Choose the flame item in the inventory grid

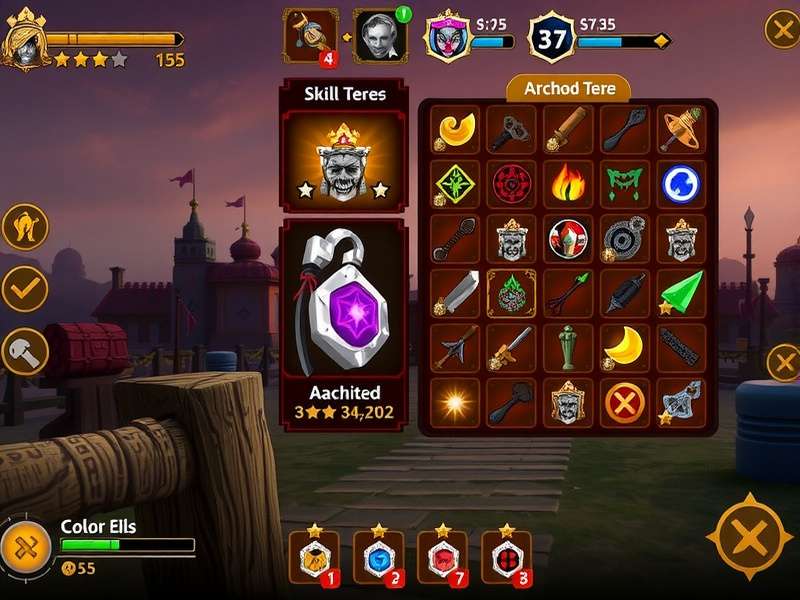pos(568,182)
